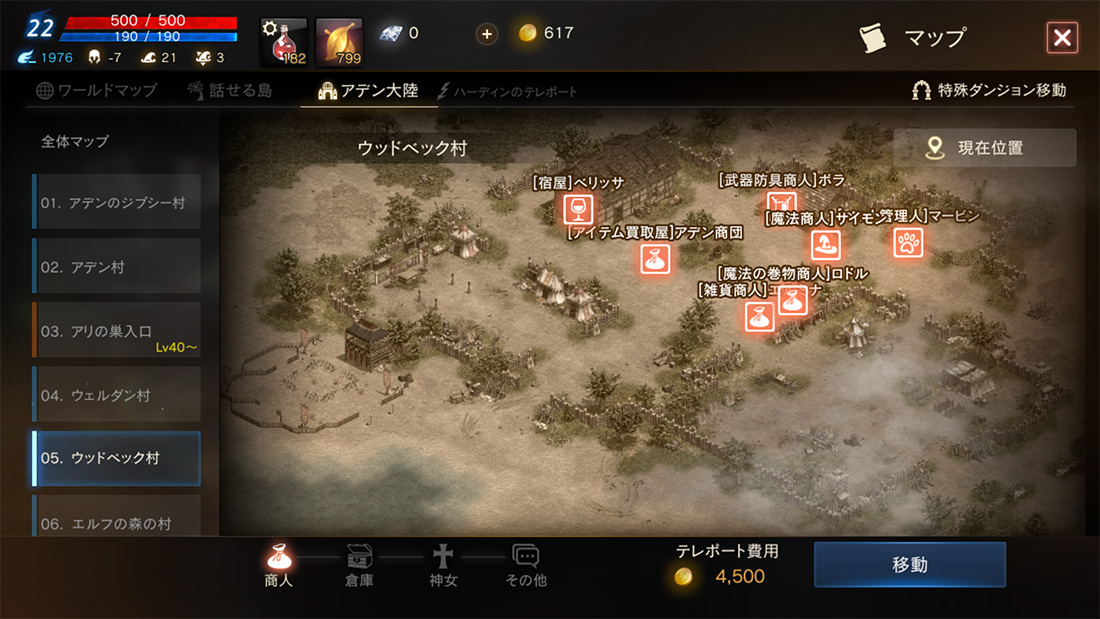This screenshot has height=619, width=1100.
Task: Choose 05. ウッドベック村 entry
Action: click(116, 458)
